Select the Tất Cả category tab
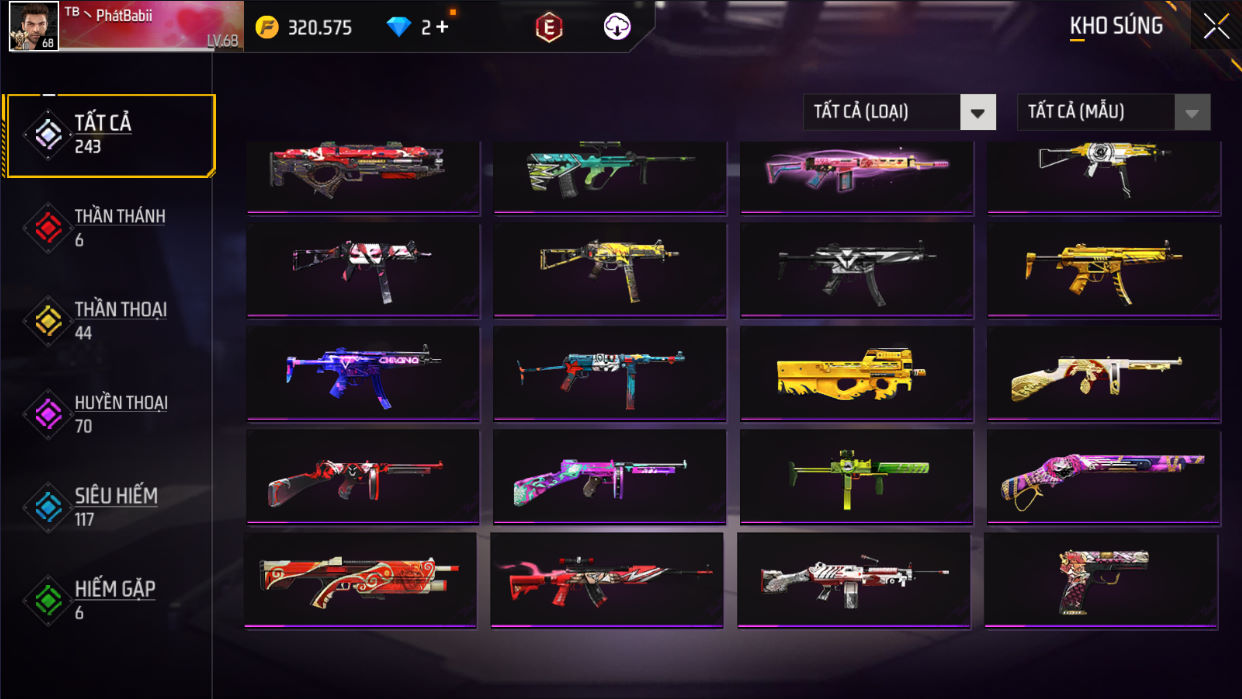1242x699 pixels. pos(110,135)
